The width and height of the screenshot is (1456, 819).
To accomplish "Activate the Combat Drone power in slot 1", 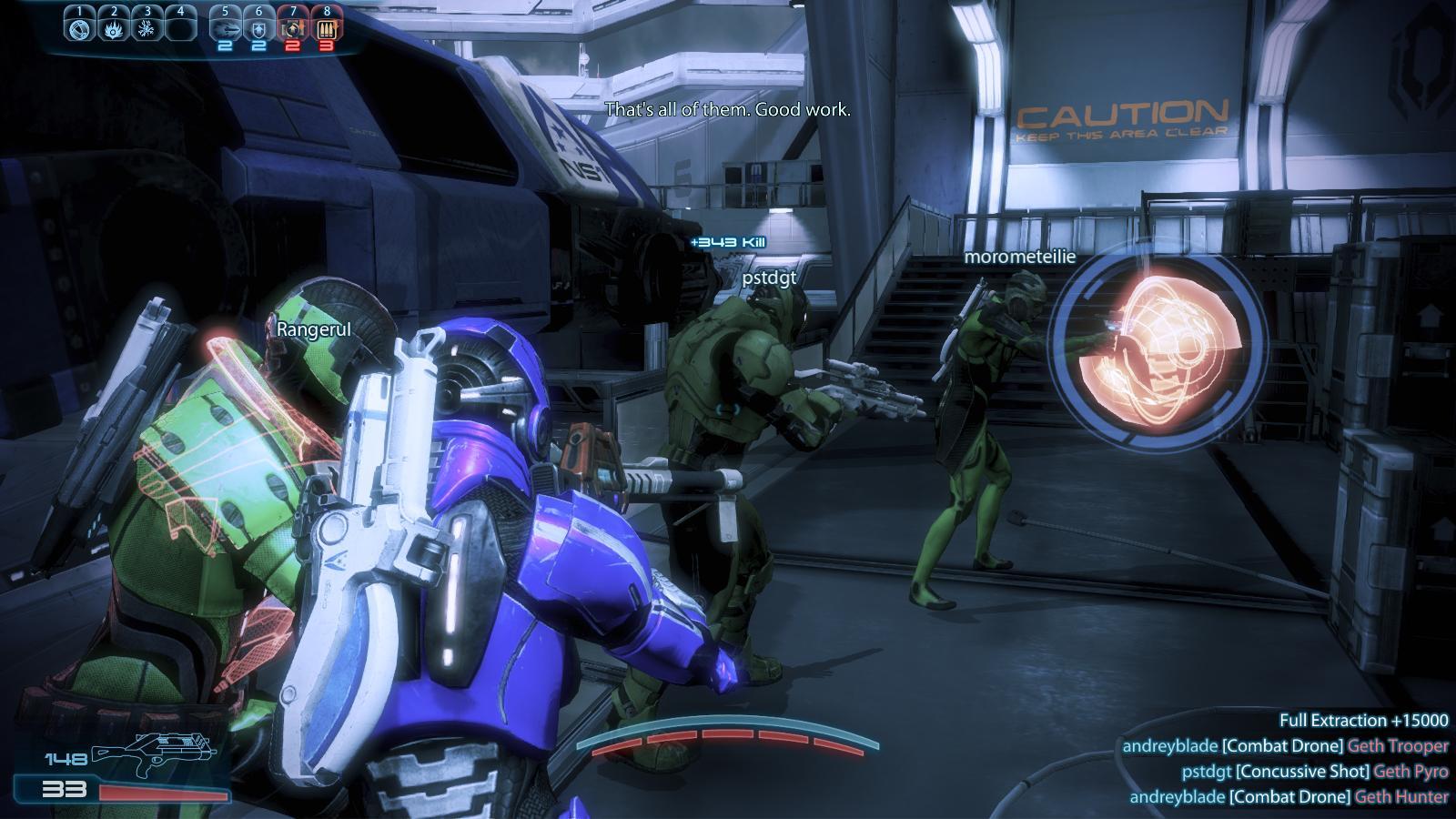I will tap(79, 28).
